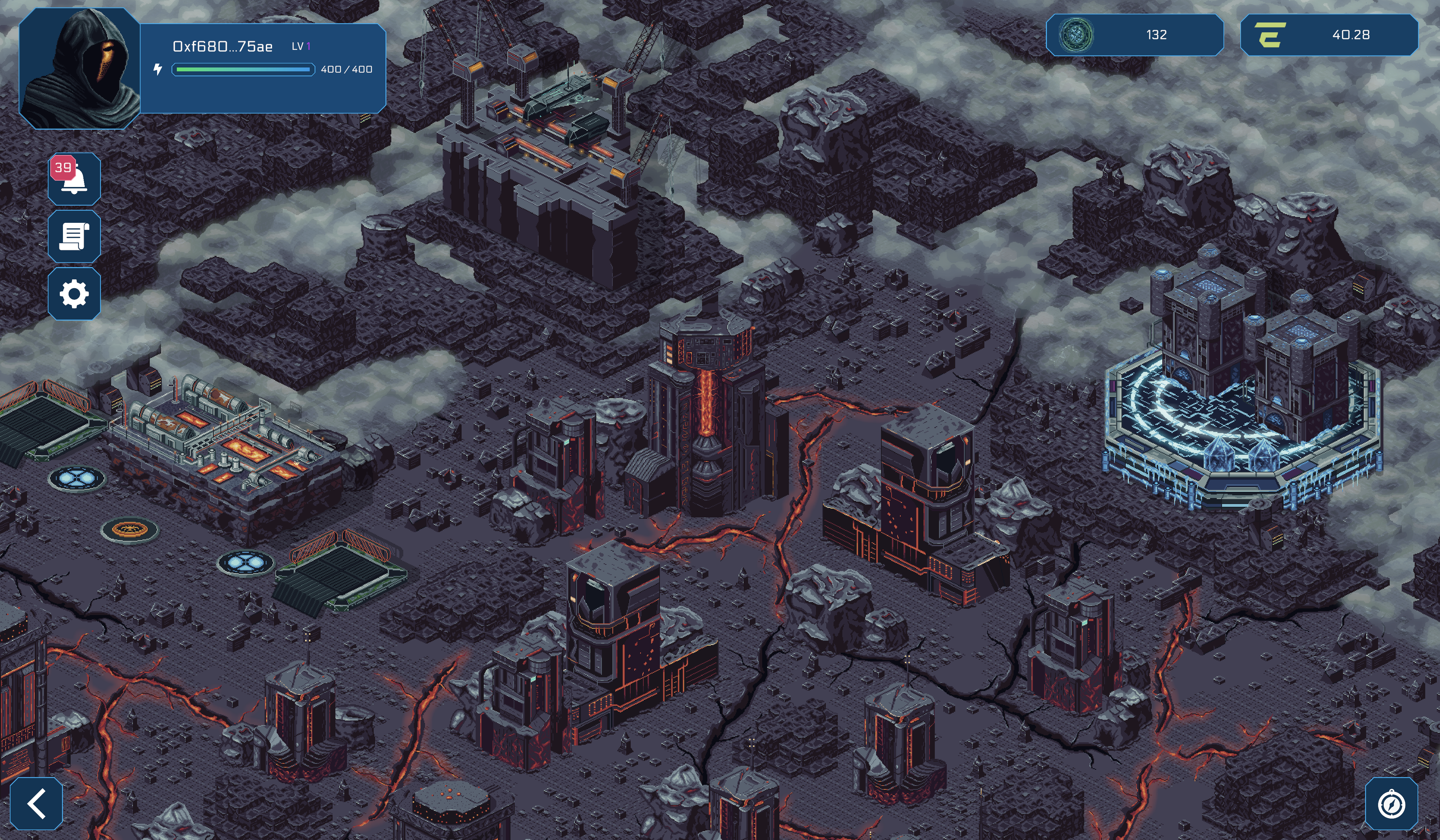Viewport: 1440px width, 840px height.
Task: Open the quest scroll log
Action: click(74, 237)
